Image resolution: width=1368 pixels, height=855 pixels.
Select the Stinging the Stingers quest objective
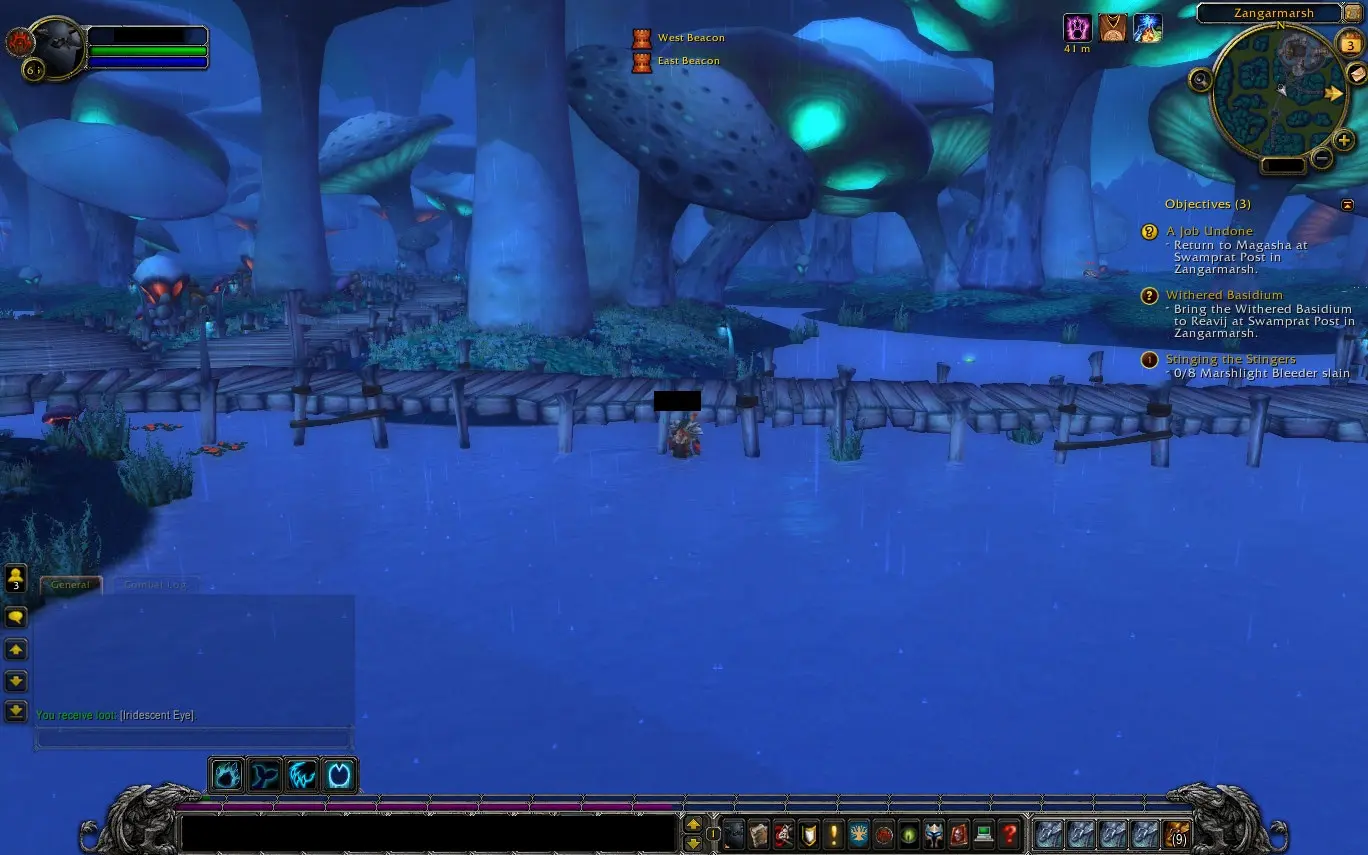[1230, 359]
